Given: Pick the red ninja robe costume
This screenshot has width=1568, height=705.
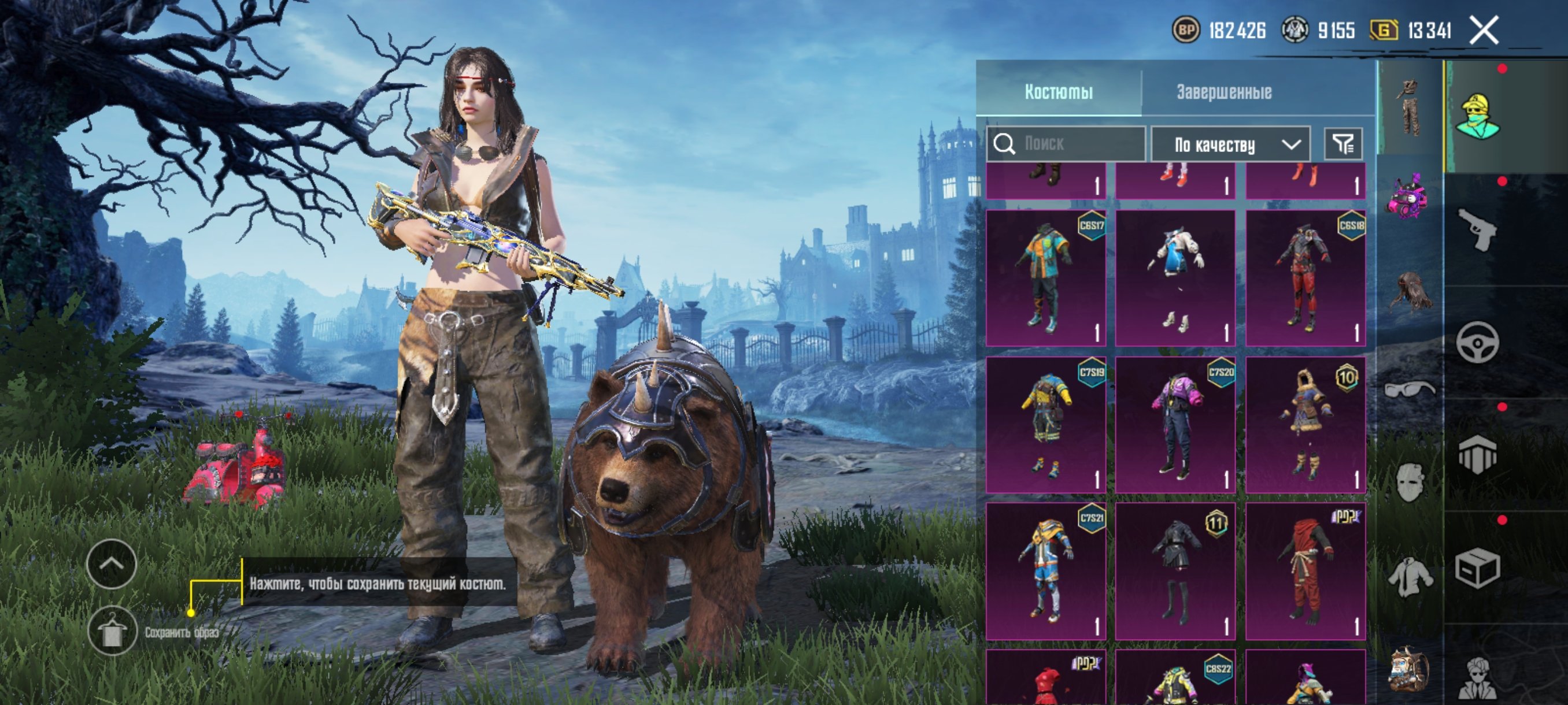Looking at the screenshot, I should pos(1305,570).
